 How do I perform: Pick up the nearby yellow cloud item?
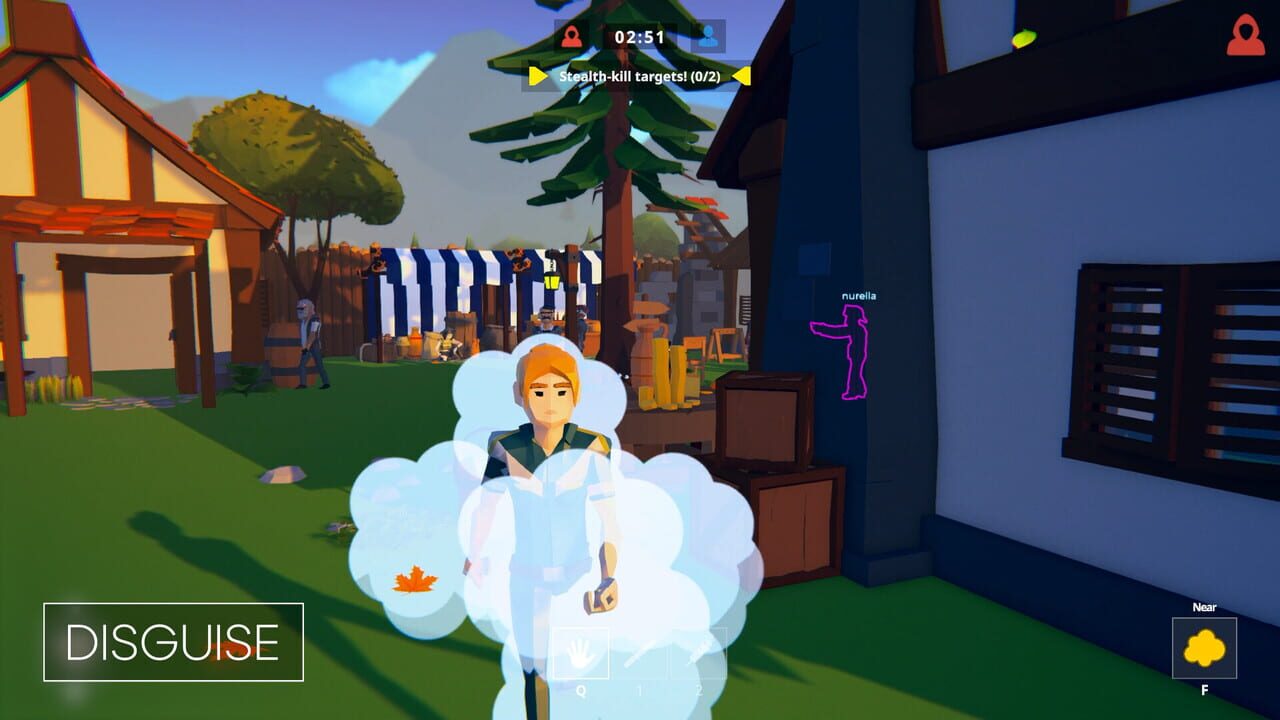(x=1205, y=647)
